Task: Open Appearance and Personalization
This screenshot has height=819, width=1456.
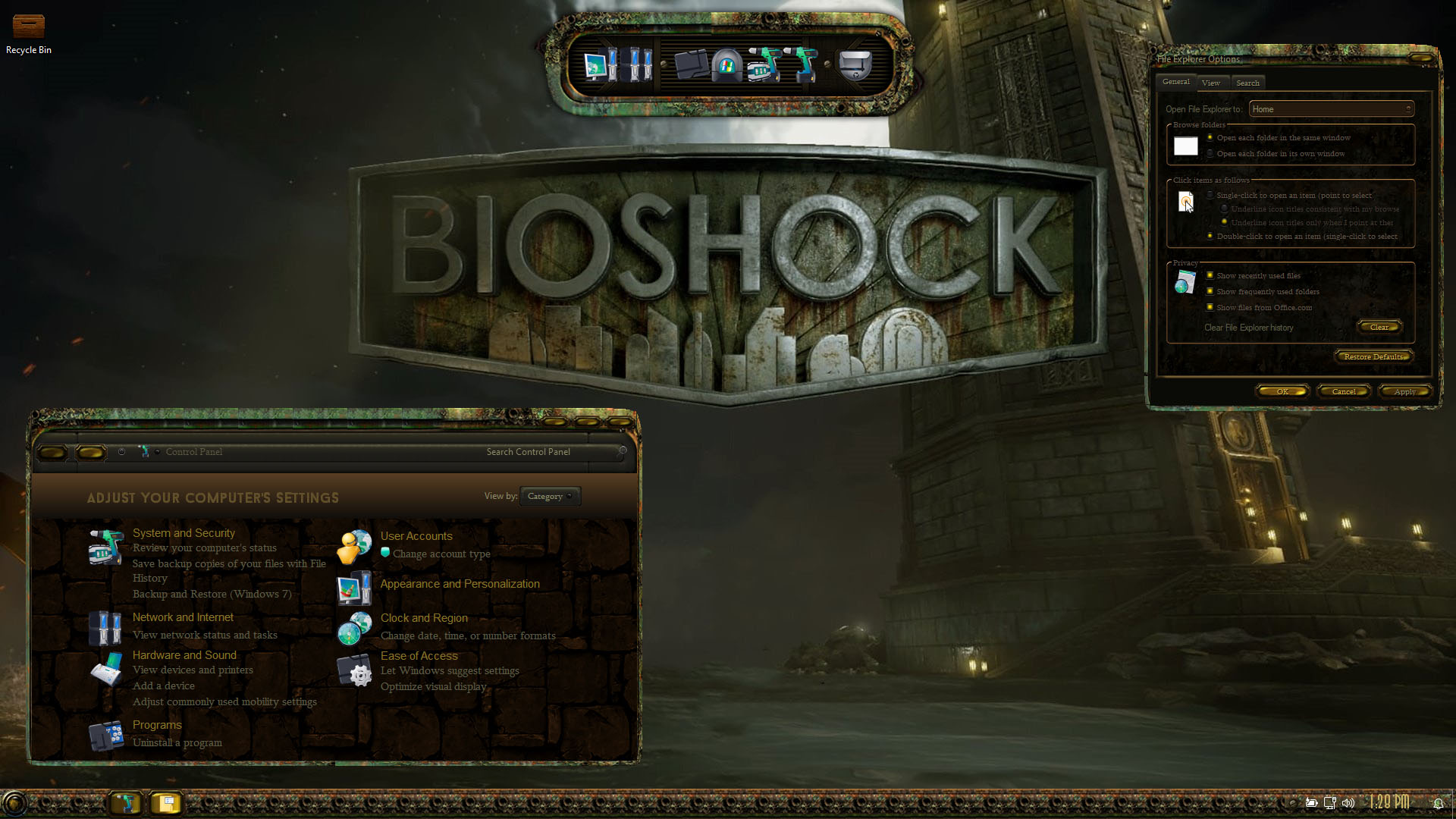Action: [460, 584]
